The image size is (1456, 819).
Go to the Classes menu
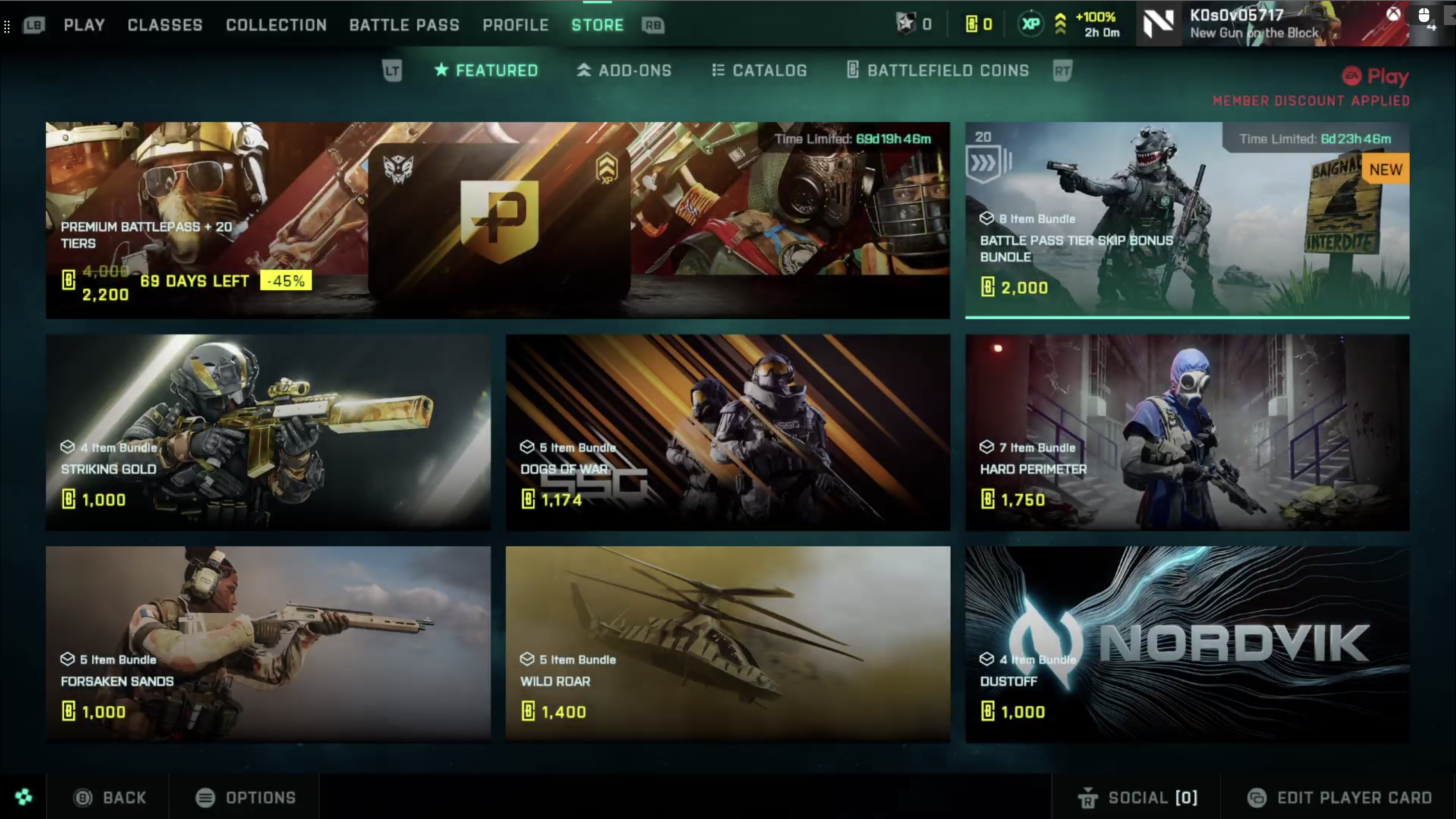point(164,25)
